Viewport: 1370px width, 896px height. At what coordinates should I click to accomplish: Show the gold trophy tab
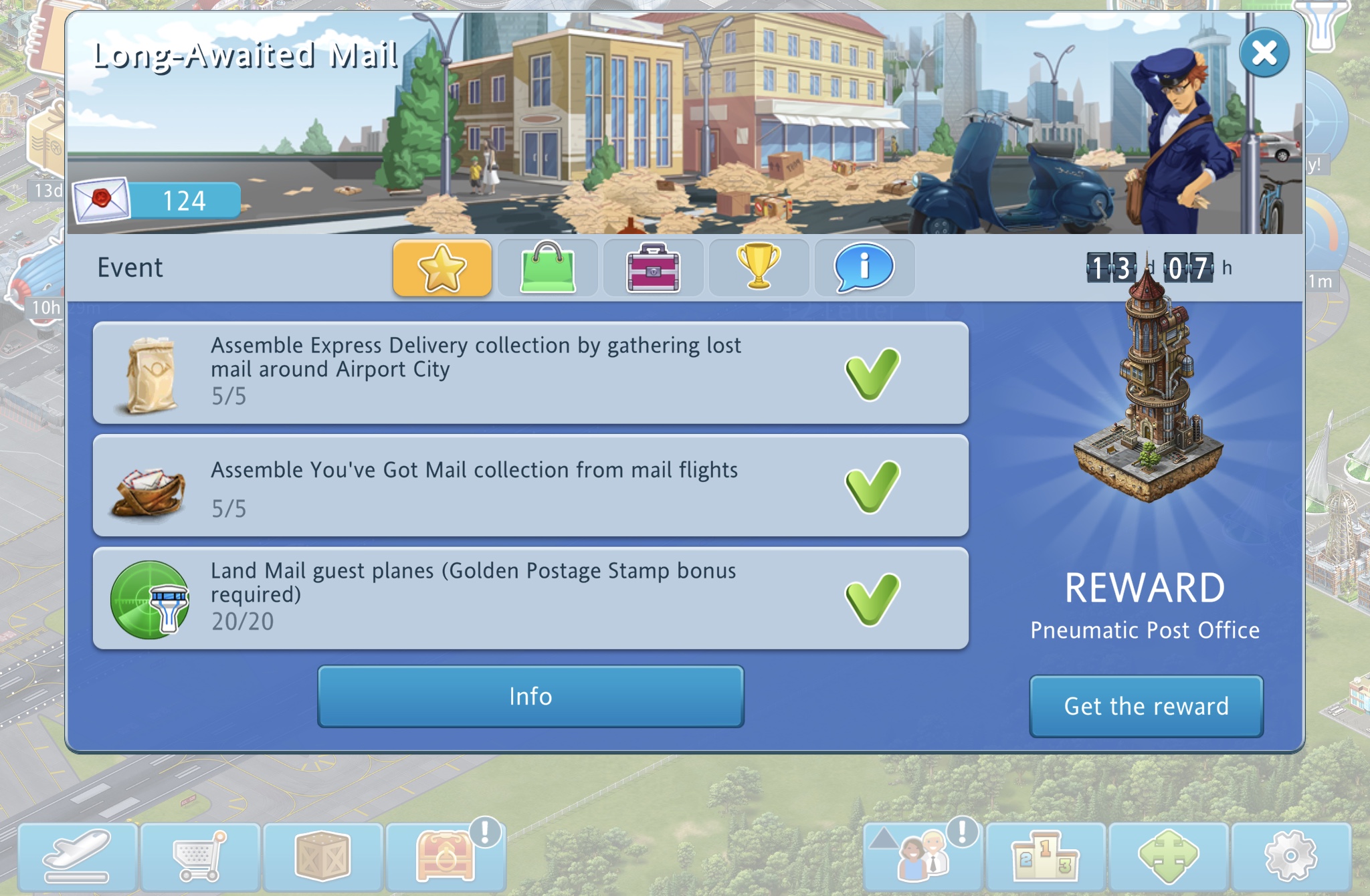759,267
